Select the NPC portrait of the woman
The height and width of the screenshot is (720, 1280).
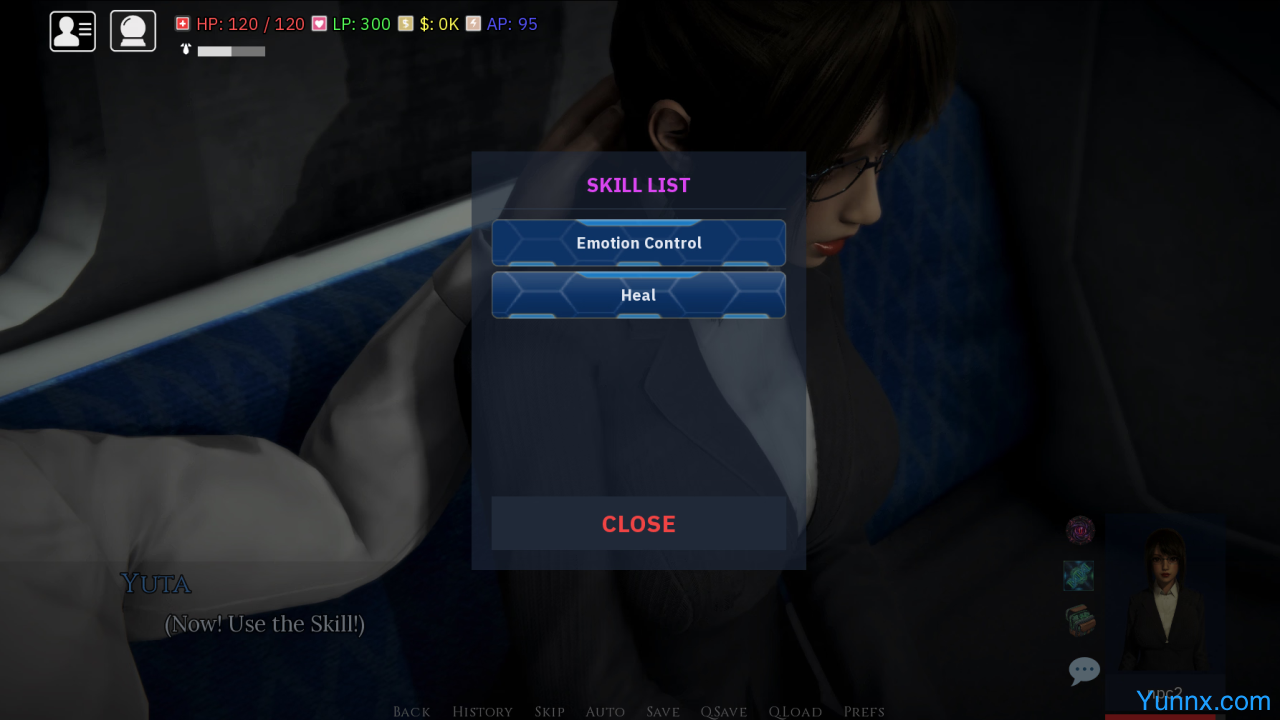point(1163,600)
